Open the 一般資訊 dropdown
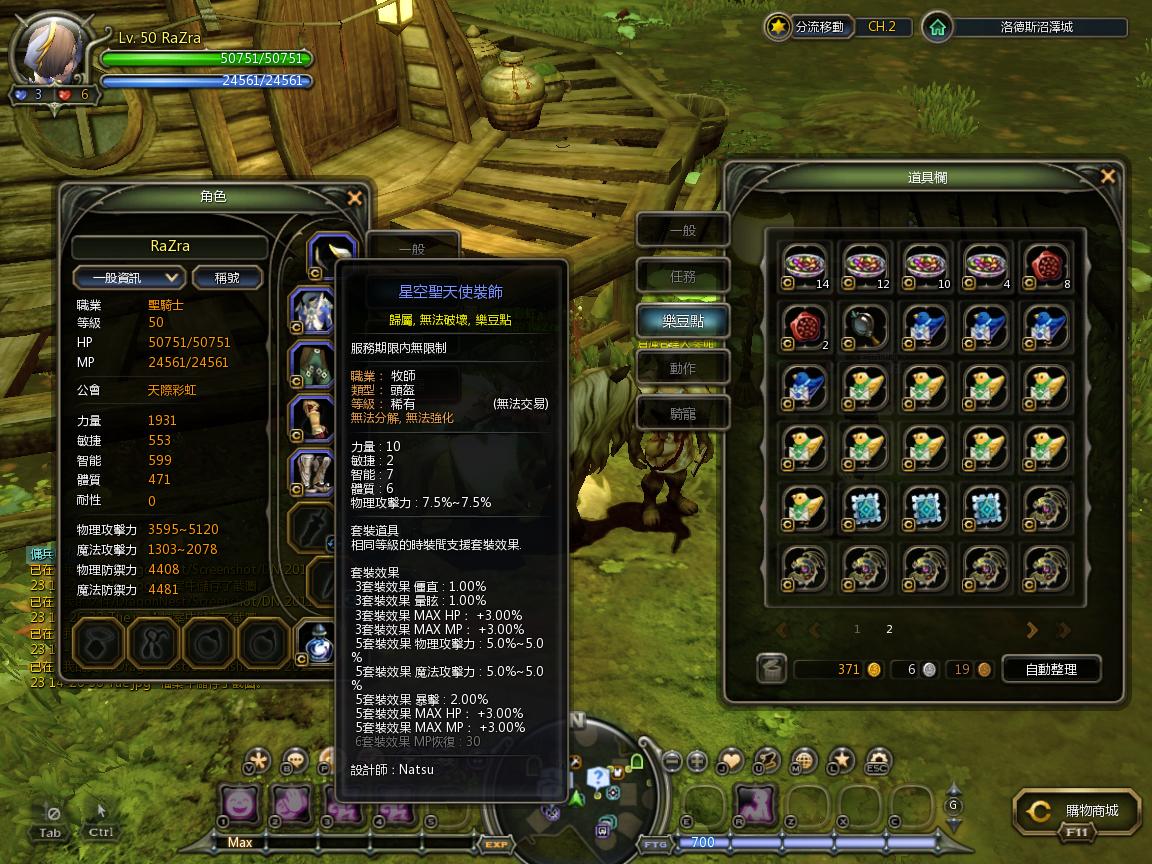This screenshot has height=864, width=1152. (129, 277)
